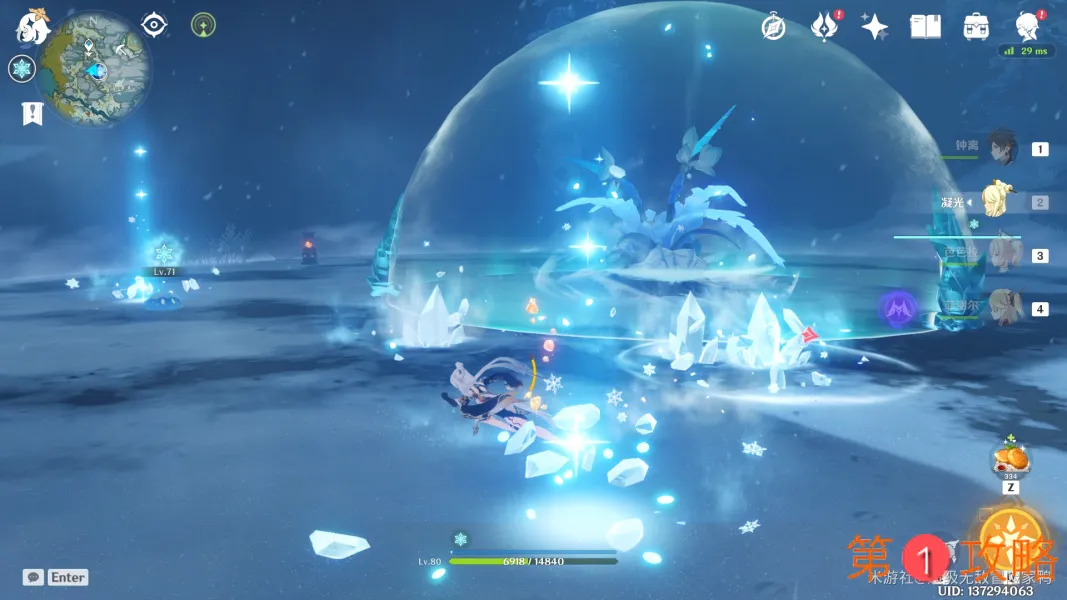The width and height of the screenshot is (1067, 600).
Task: Open the Adventurer Handbook book icon
Action: [925, 27]
